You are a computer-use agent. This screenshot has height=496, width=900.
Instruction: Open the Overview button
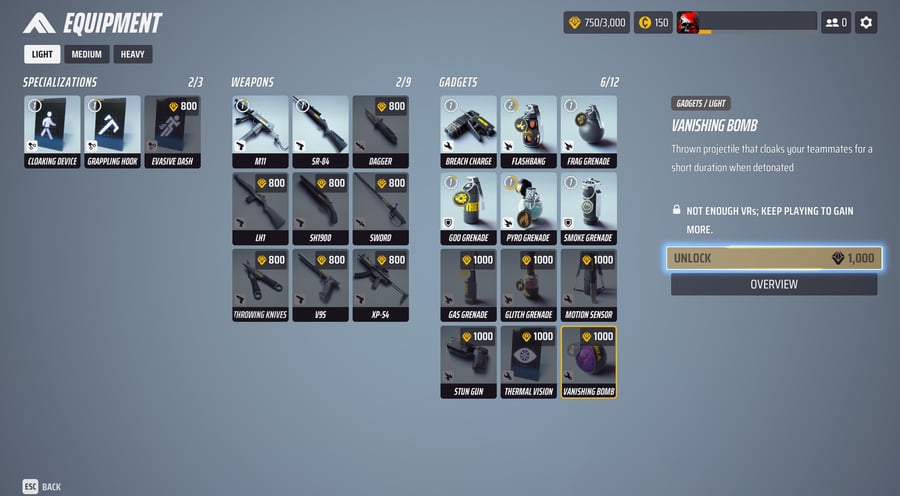pyautogui.click(x=774, y=284)
